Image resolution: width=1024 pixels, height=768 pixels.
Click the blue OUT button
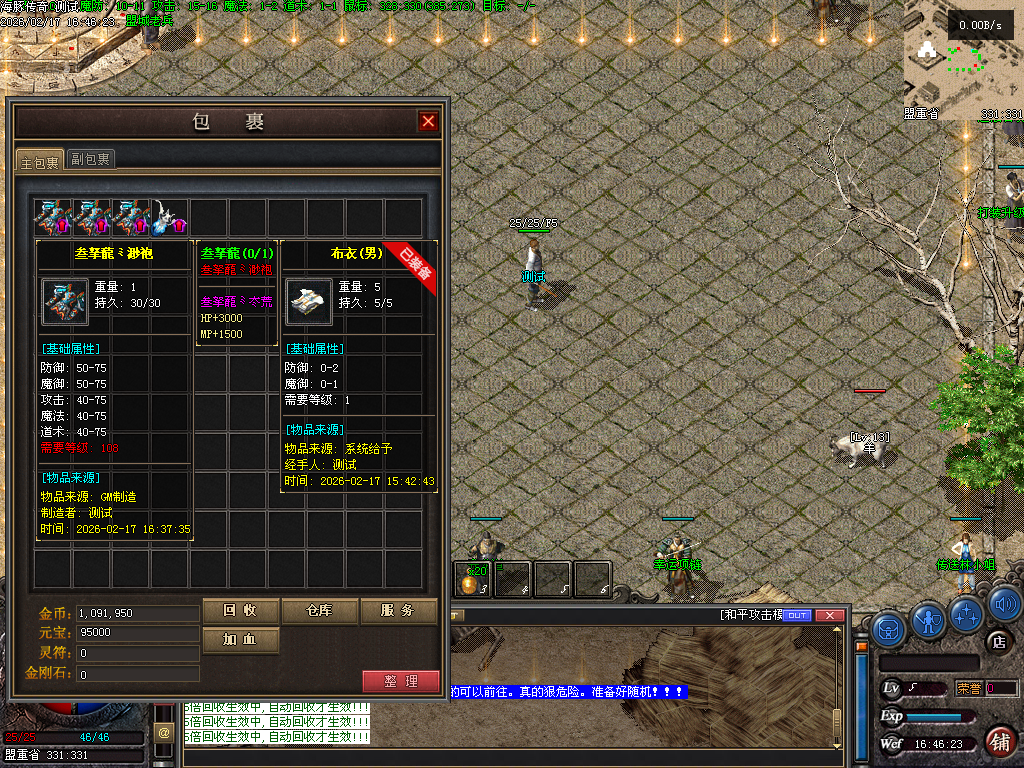pos(797,616)
